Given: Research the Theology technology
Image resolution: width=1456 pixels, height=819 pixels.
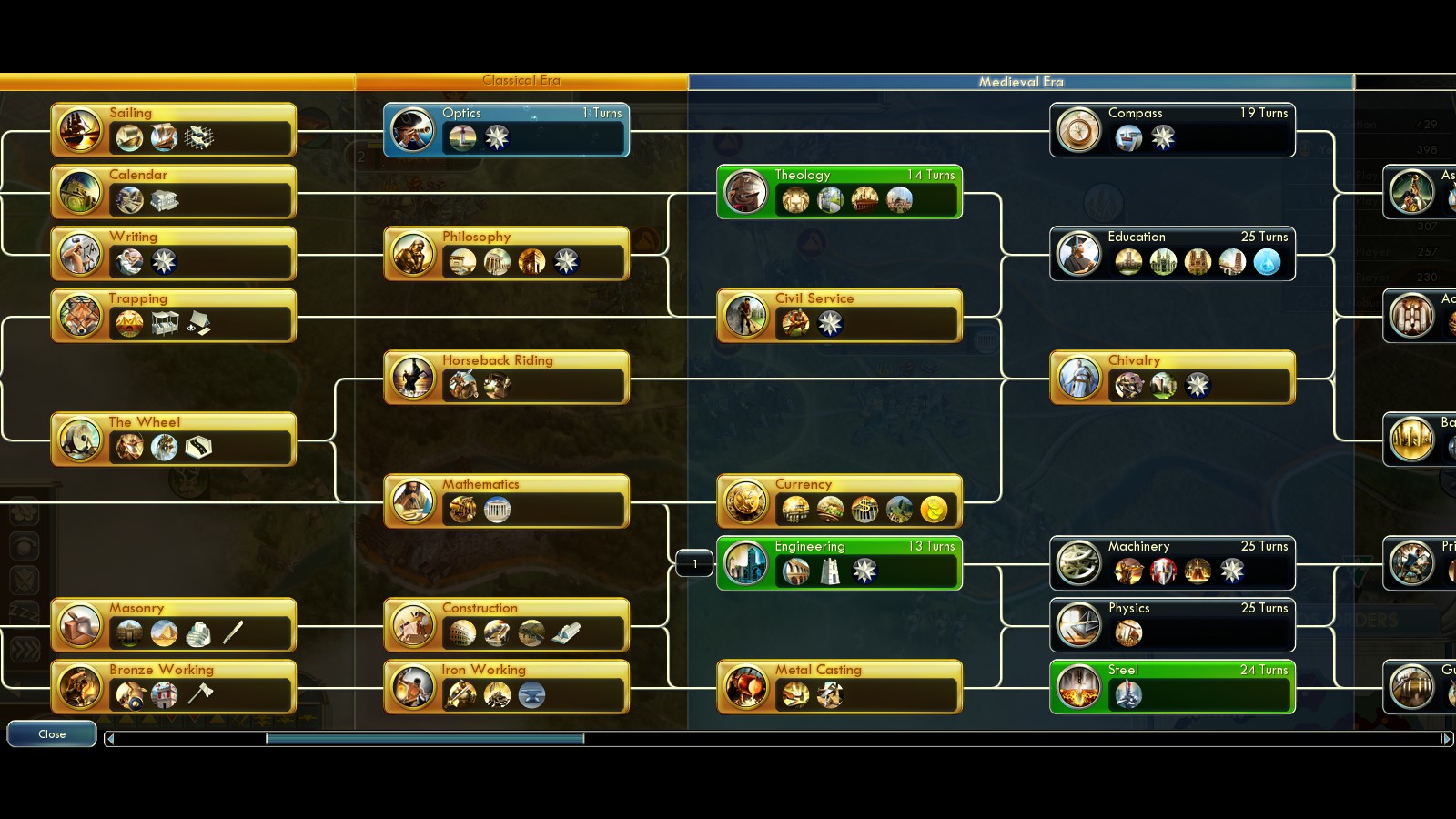Looking at the screenshot, I should pyautogui.click(x=839, y=192).
